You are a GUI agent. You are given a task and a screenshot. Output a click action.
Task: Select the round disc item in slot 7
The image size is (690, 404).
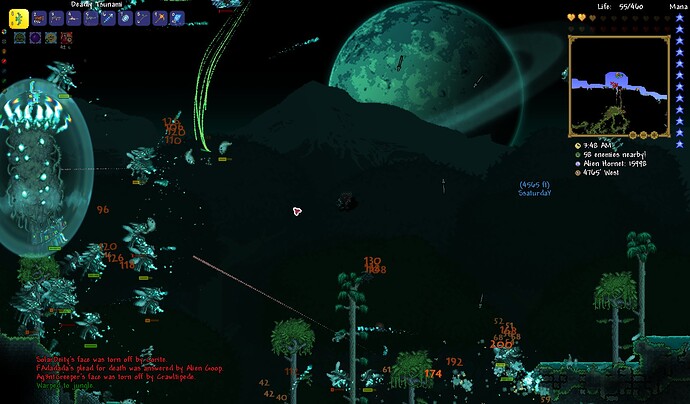pos(127,18)
